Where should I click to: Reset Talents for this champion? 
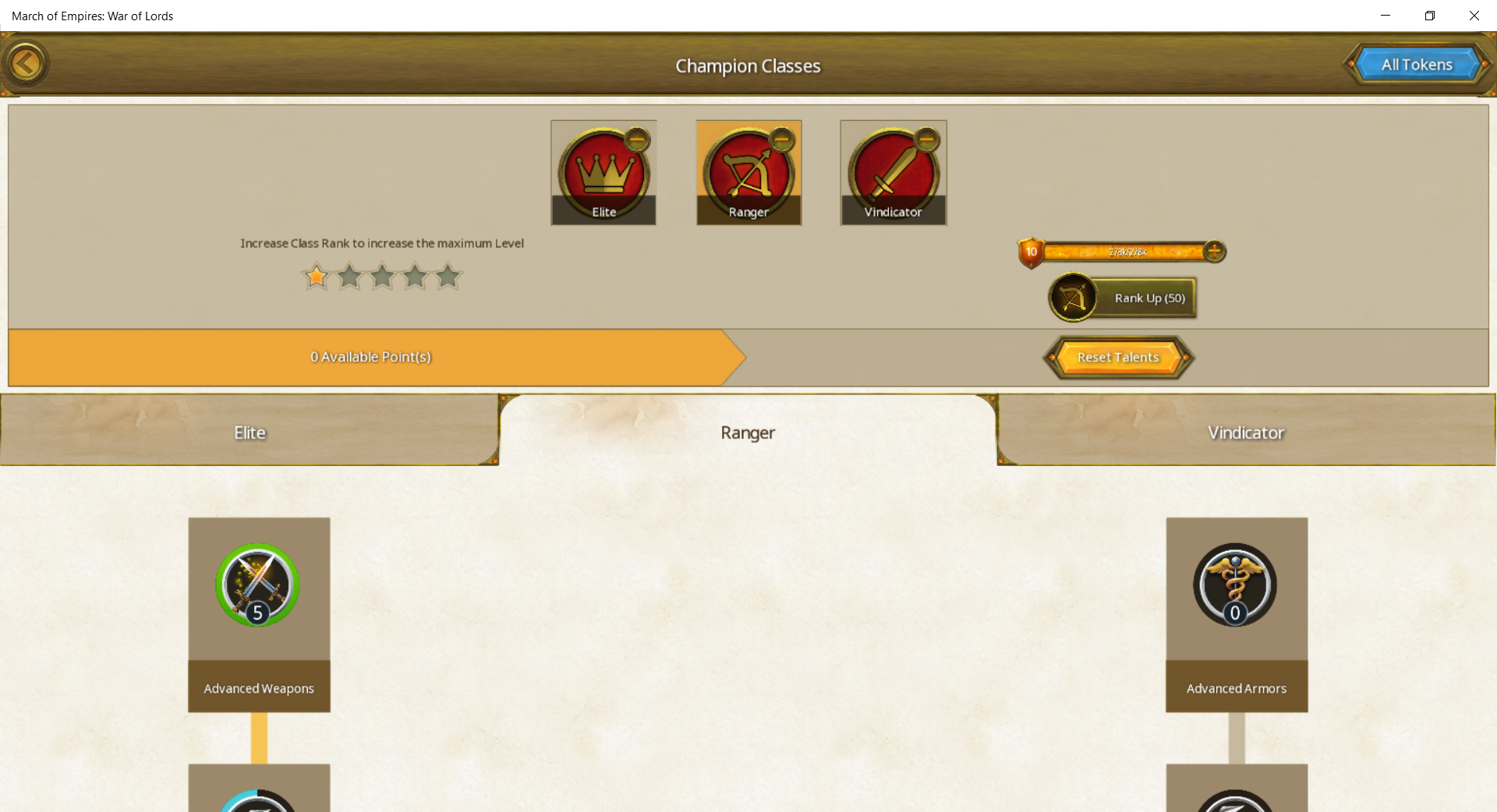click(x=1118, y=358)
